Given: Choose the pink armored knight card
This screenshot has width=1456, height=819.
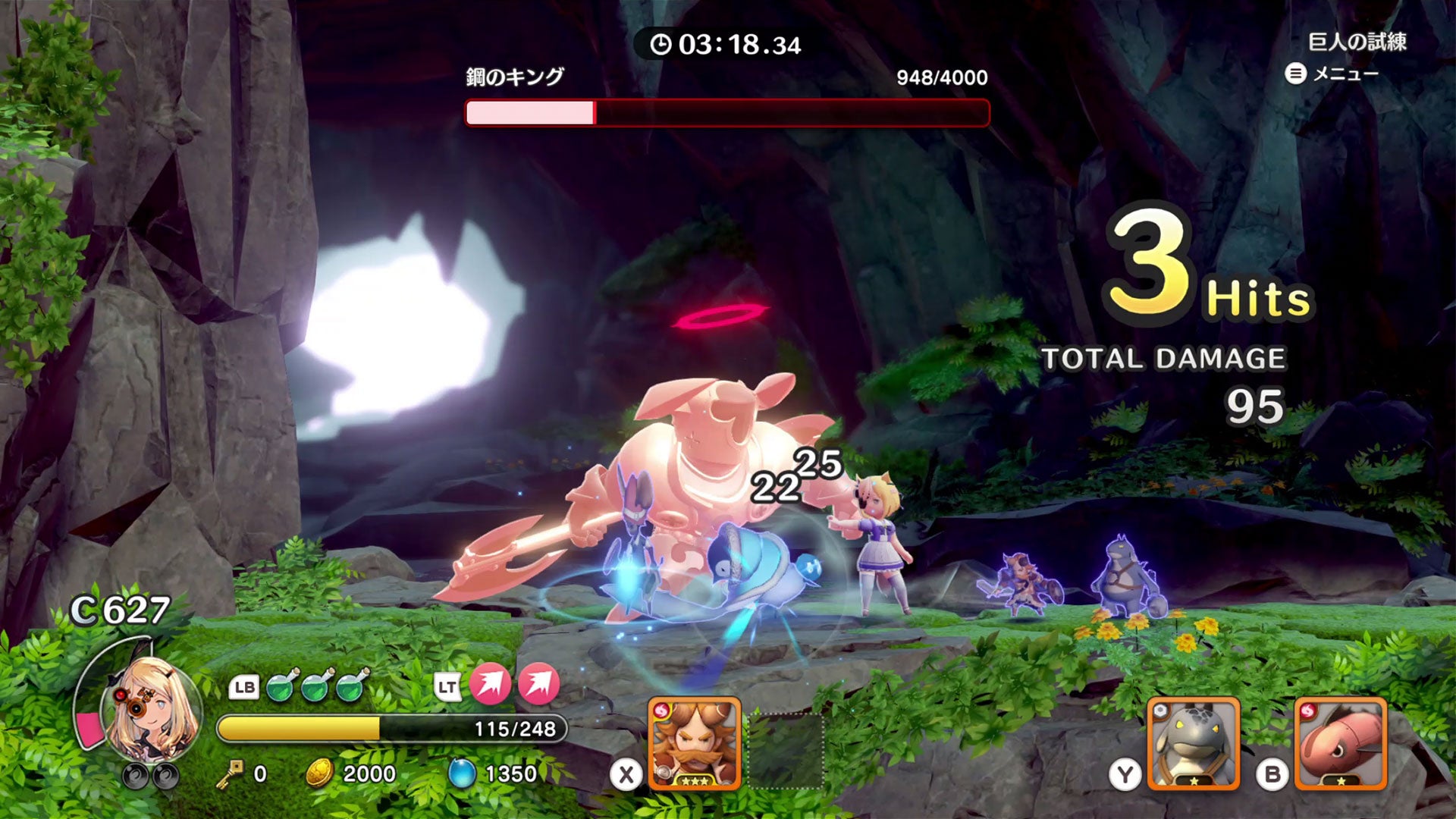Looking at the screenshot, I should tap(1340, 743).
